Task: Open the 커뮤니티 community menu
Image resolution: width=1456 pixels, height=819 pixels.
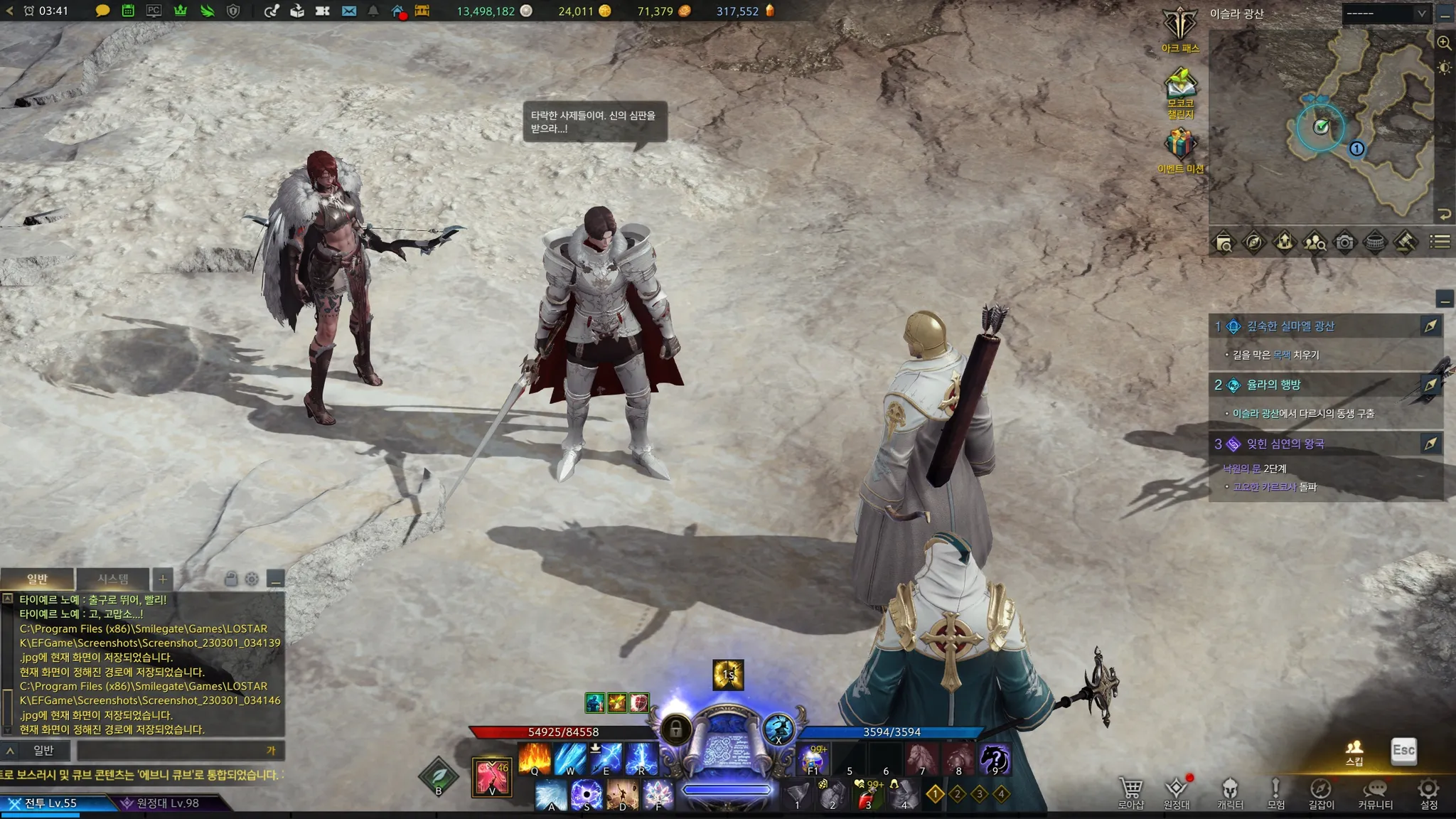Action: (1376, 792)
